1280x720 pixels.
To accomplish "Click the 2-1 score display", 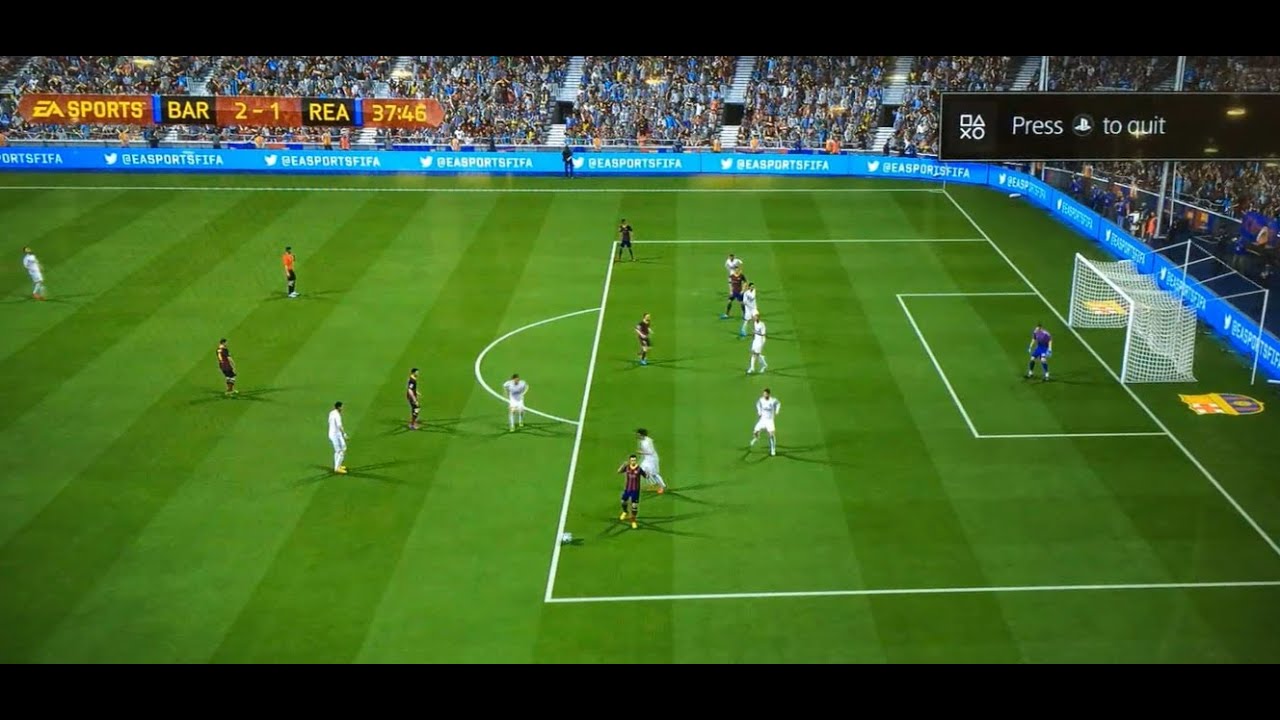I will tap(256, 110).
